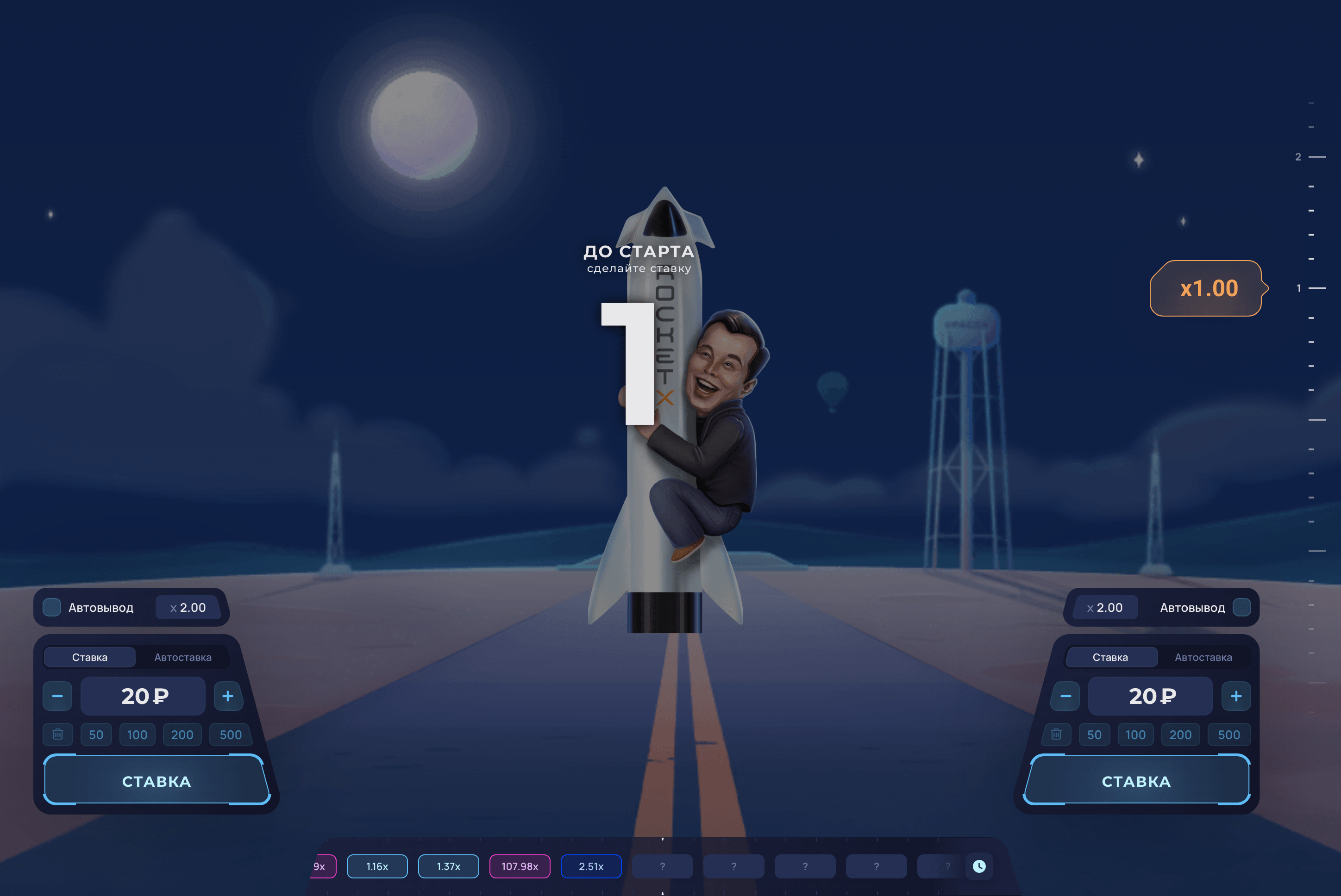
Task: Increase the left bet with the plus button
Action: [227, 696]
